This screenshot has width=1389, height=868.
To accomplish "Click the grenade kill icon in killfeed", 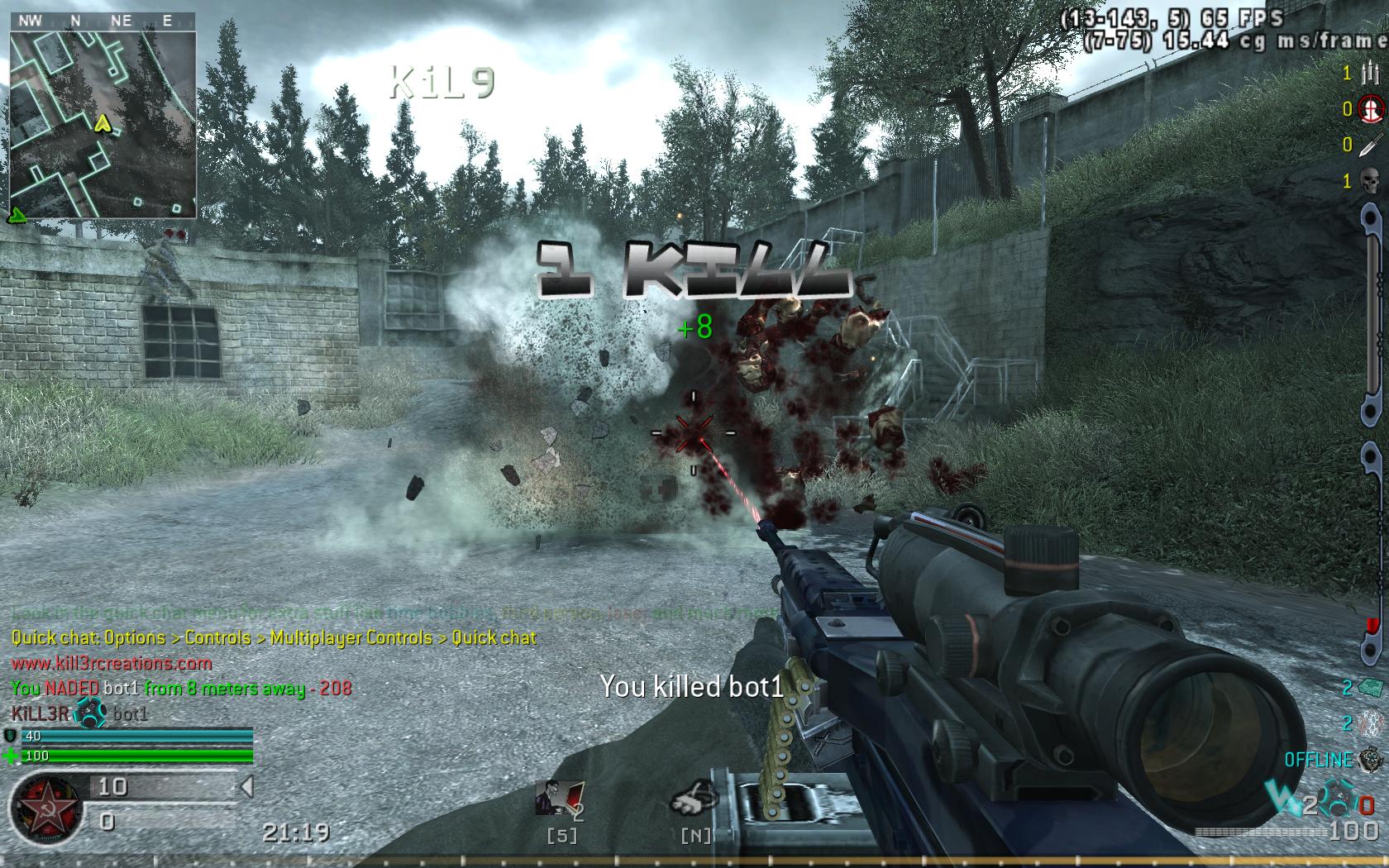I will click(x=89, y=713).
